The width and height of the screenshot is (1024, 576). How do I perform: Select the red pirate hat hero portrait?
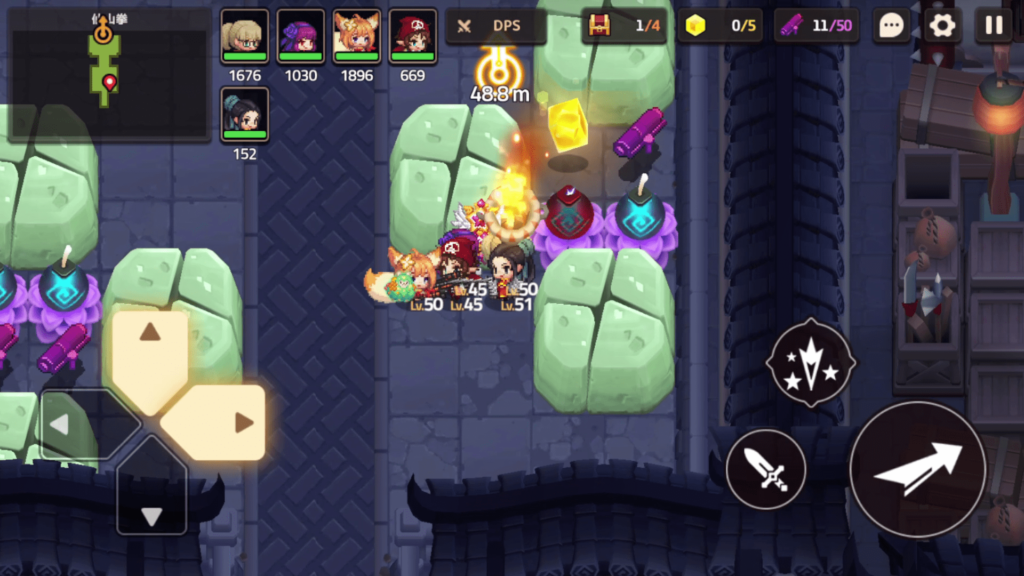tap(412, 36)
